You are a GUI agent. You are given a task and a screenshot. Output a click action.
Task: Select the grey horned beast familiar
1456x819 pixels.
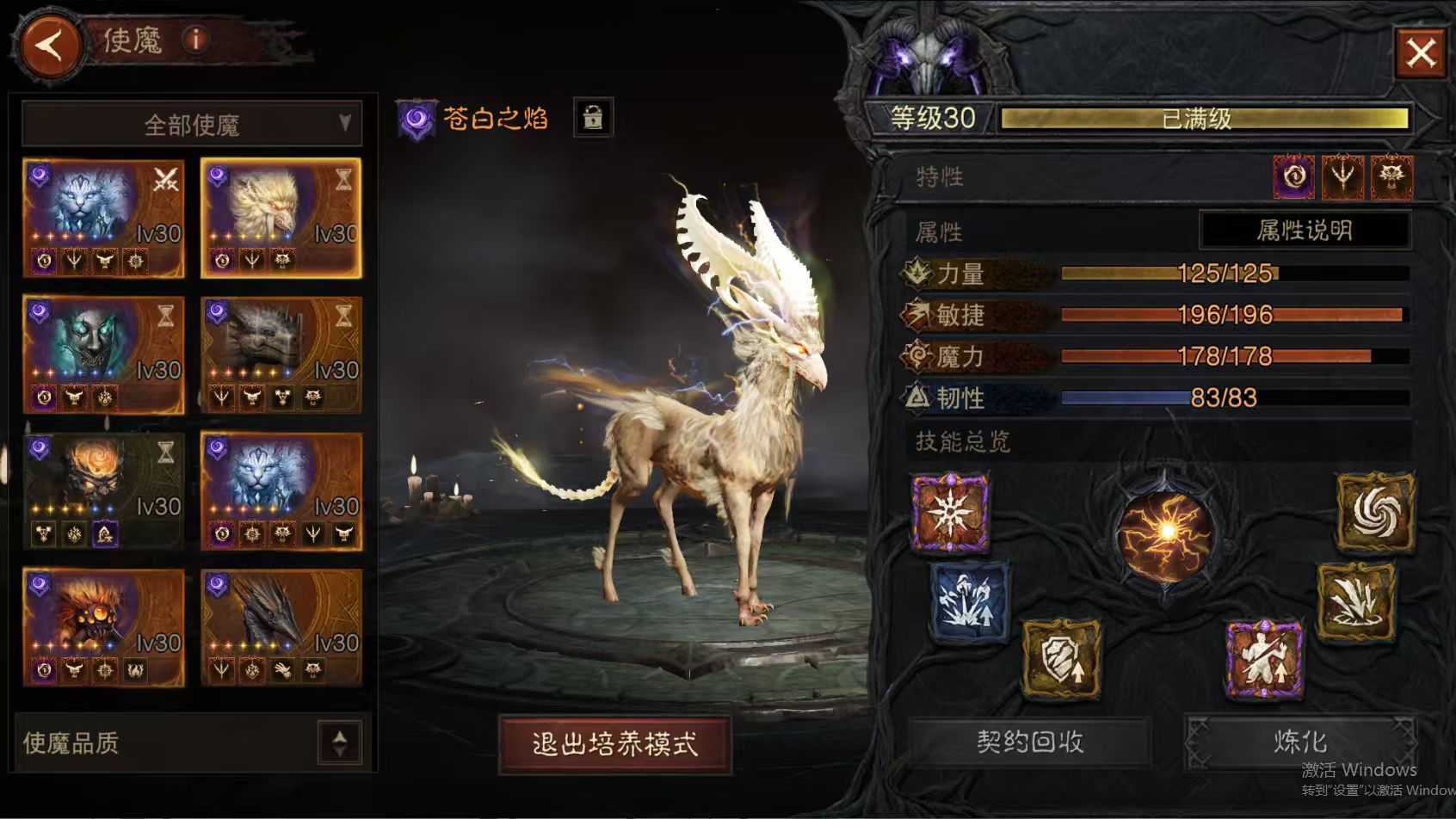pos(281,354)
